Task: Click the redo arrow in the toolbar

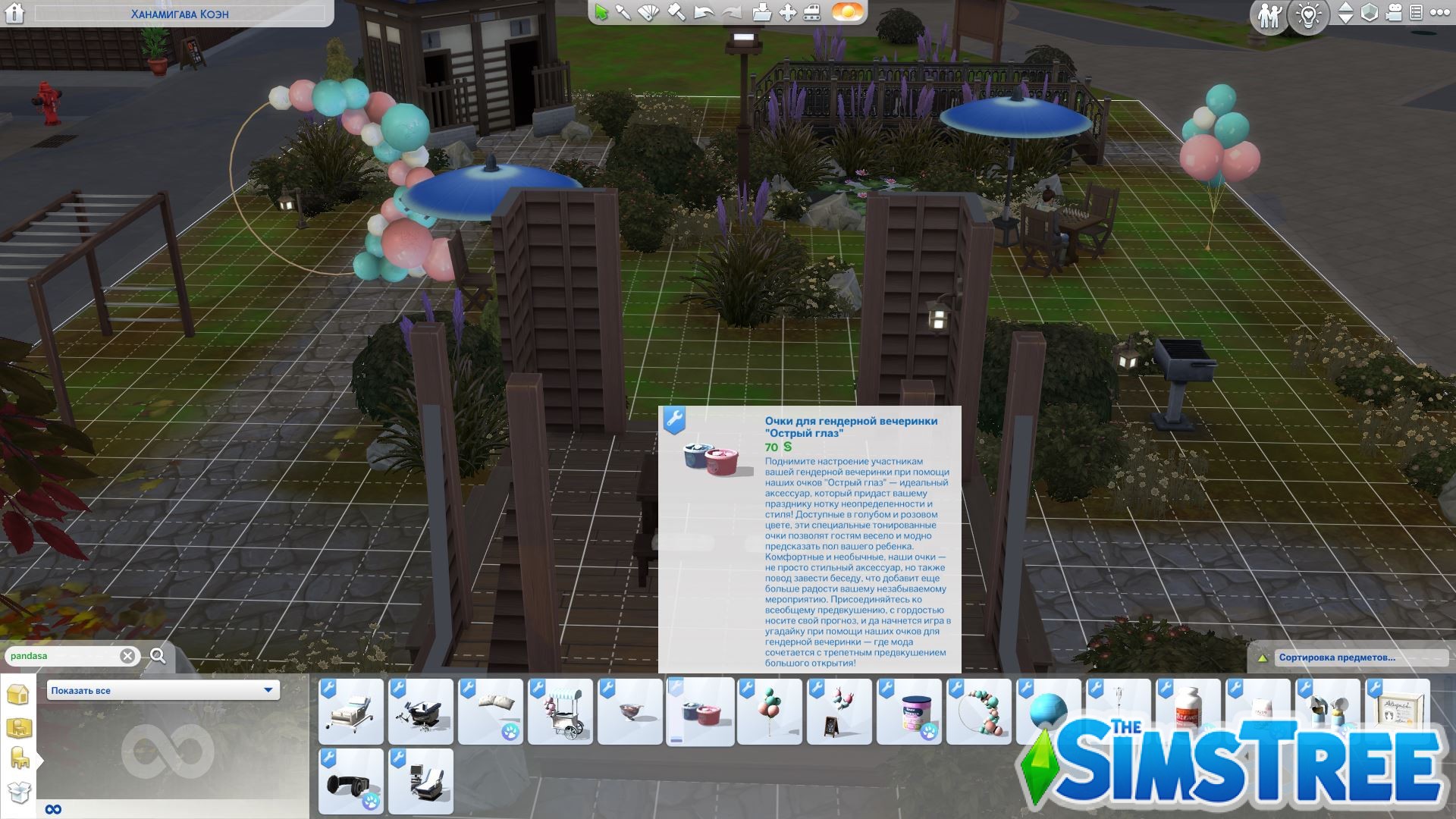Action: [x=730, y=13]
